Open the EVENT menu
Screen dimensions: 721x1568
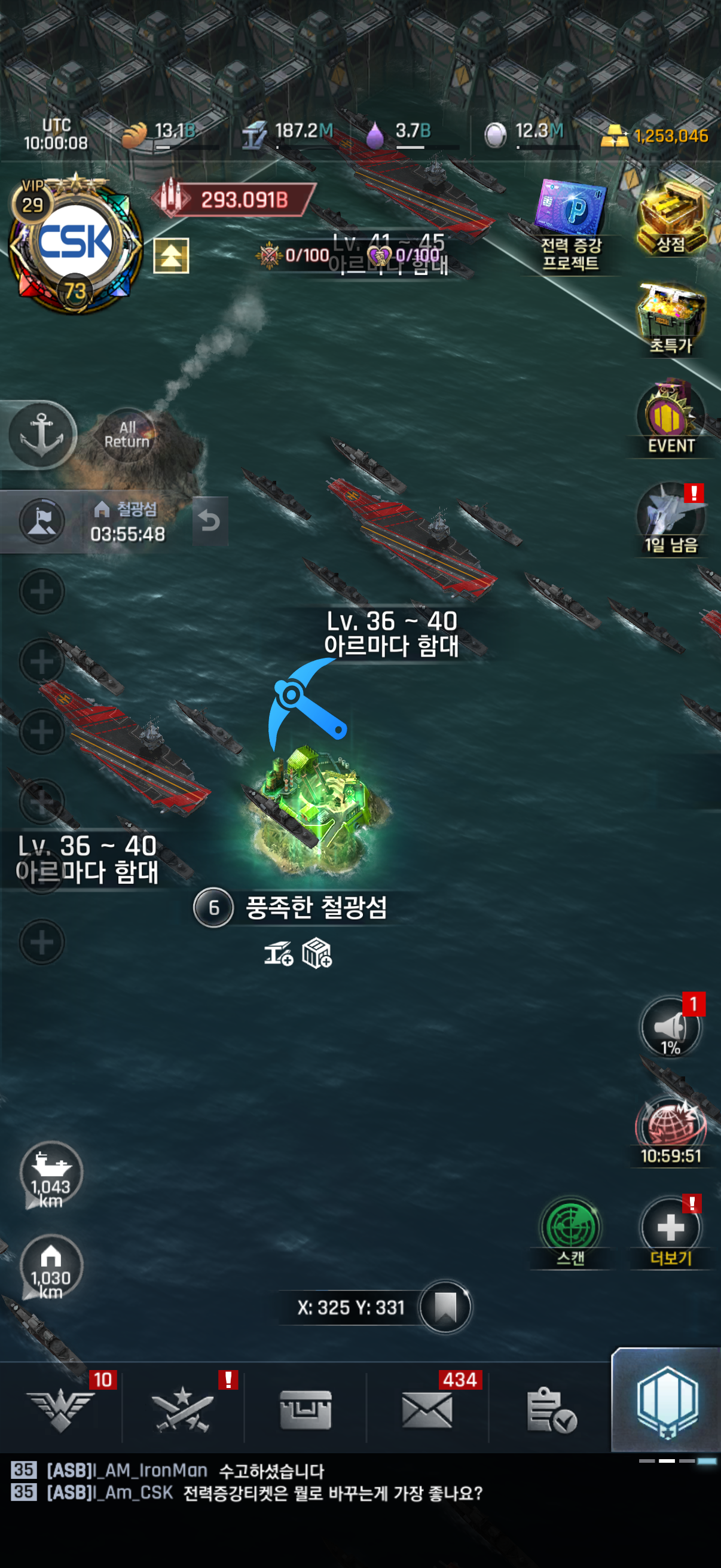coord(671,419)
